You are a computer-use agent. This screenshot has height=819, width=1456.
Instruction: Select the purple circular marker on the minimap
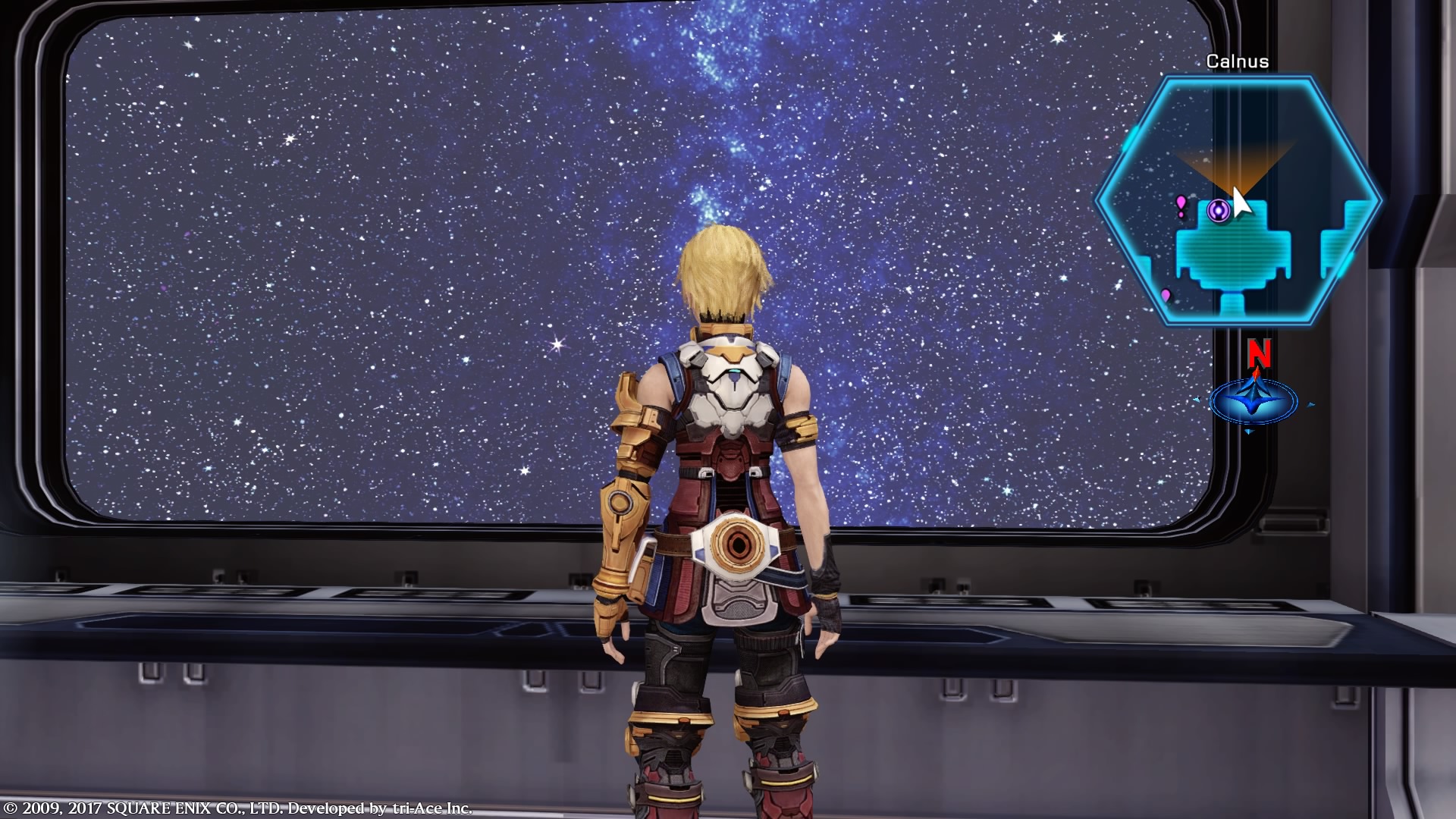[x=1219, y=210]
